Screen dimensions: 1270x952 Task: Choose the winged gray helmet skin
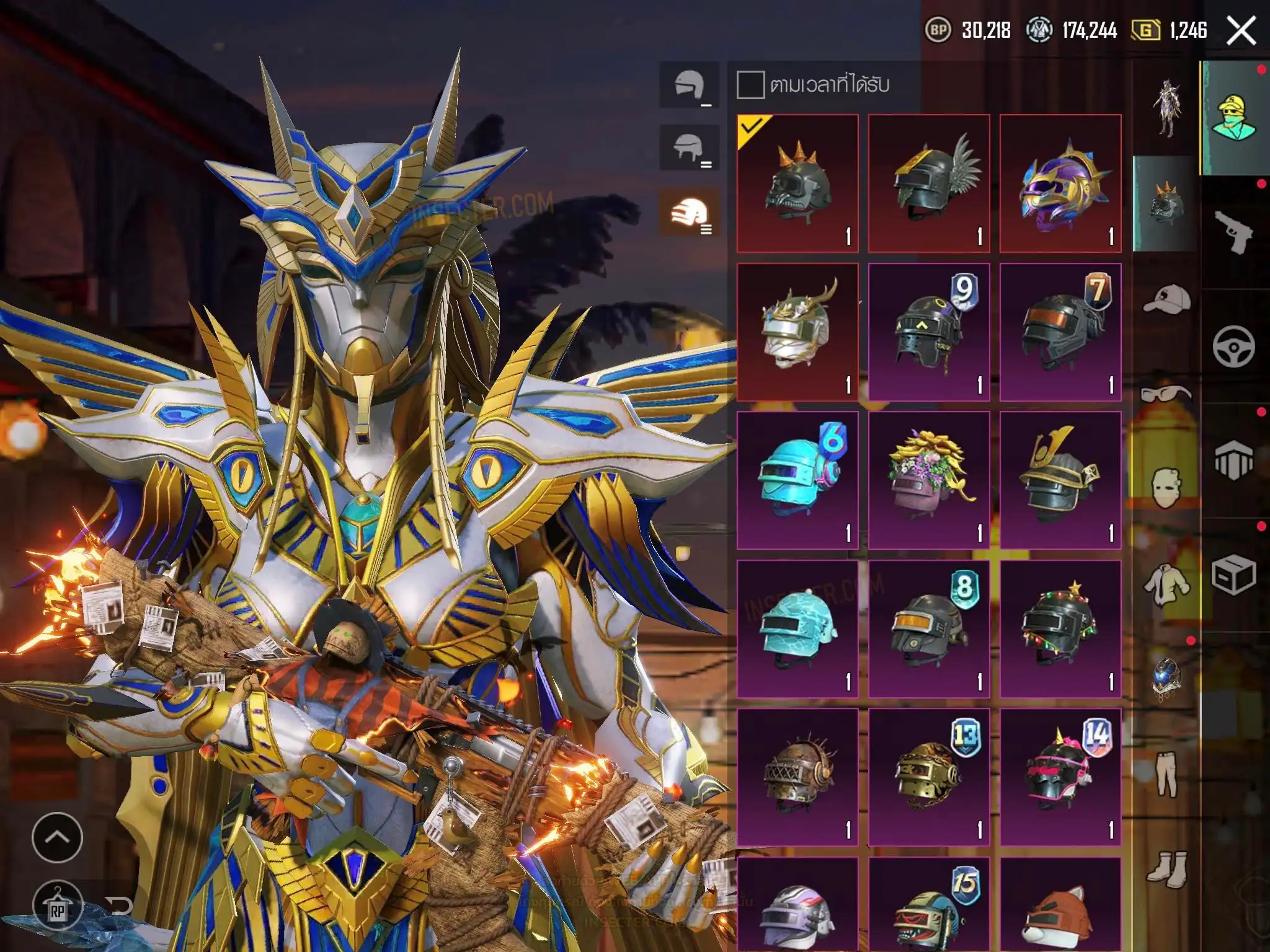(929, 183)
